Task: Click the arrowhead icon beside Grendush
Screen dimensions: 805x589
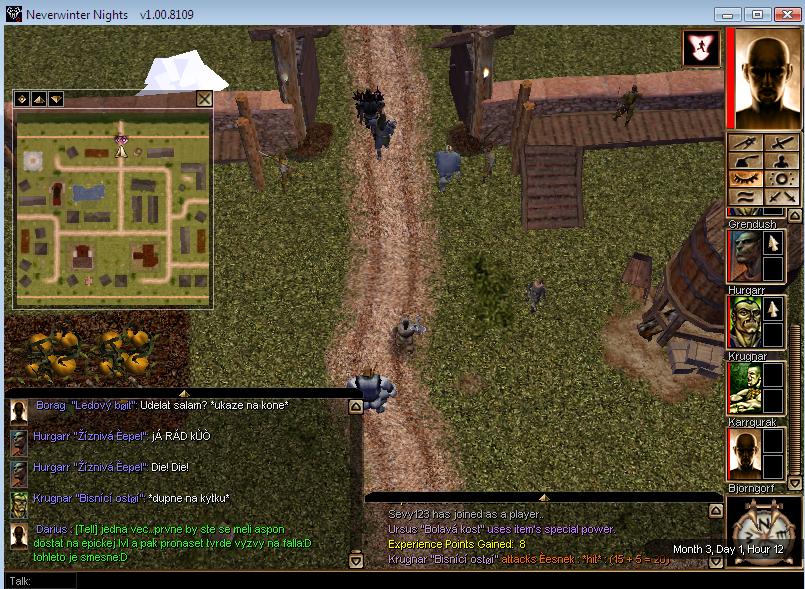Action: point(773,243)
